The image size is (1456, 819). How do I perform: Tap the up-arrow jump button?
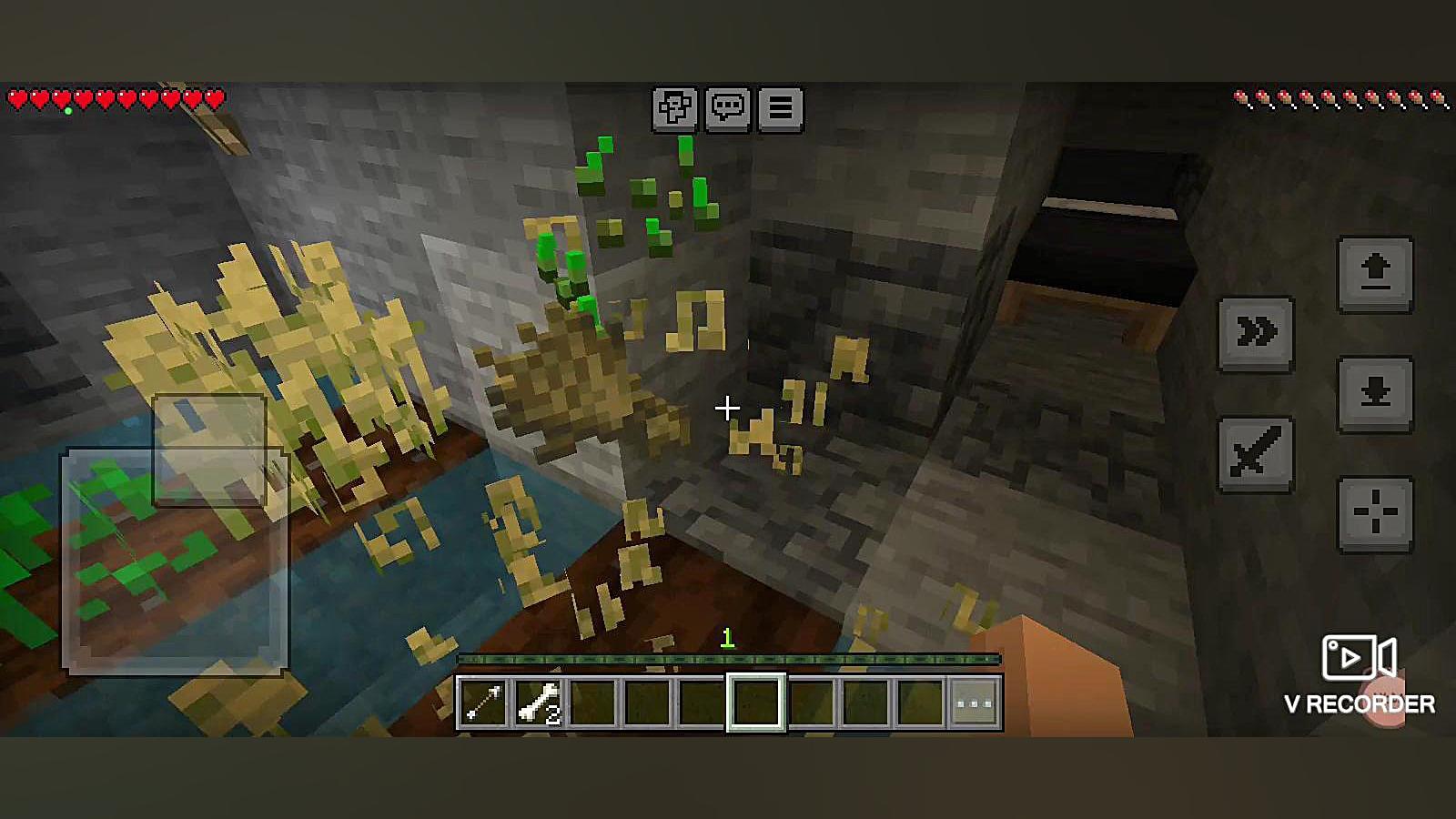pos(1375,274)
